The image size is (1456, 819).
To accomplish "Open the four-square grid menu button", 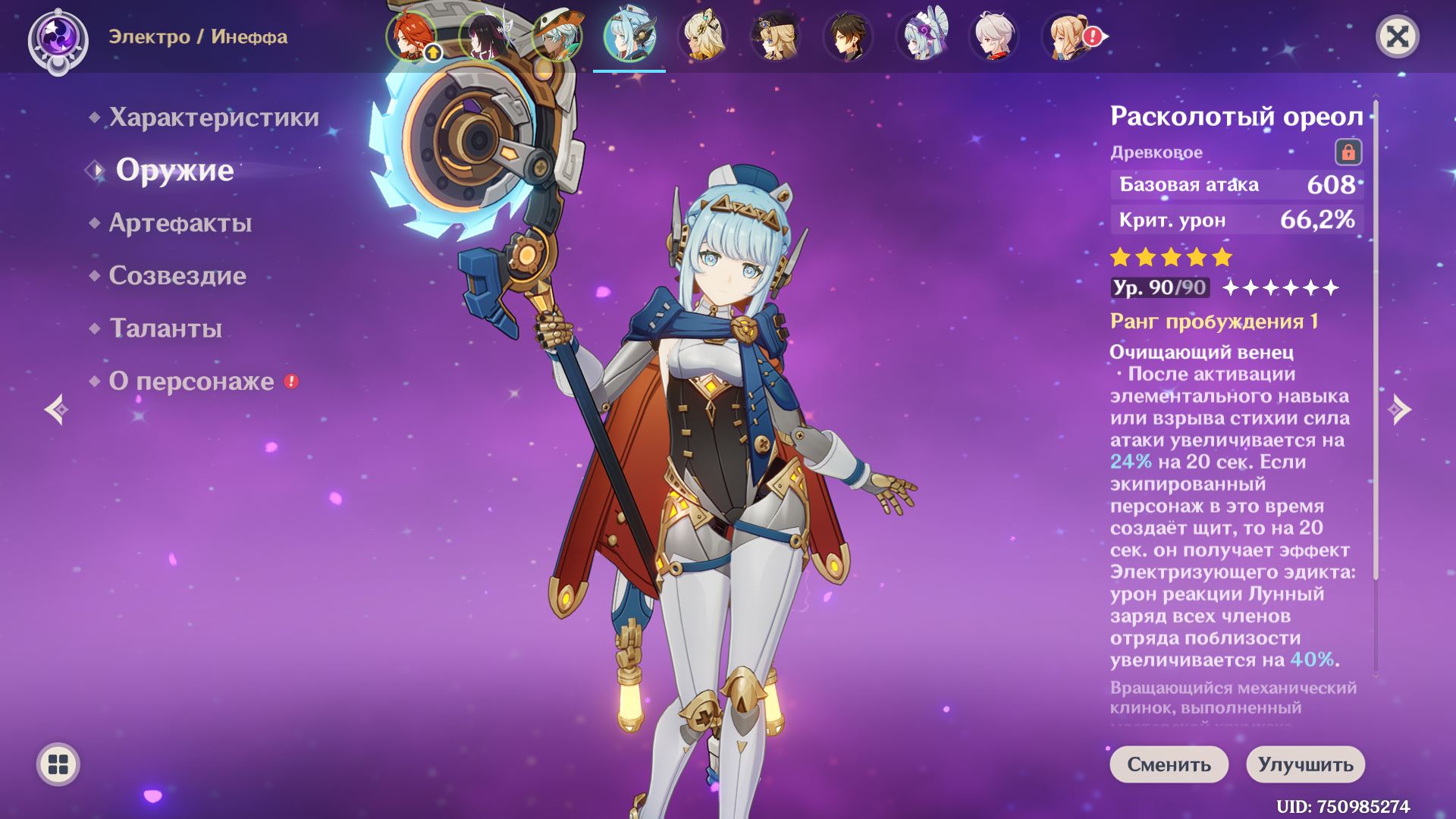I will point(58,764).
